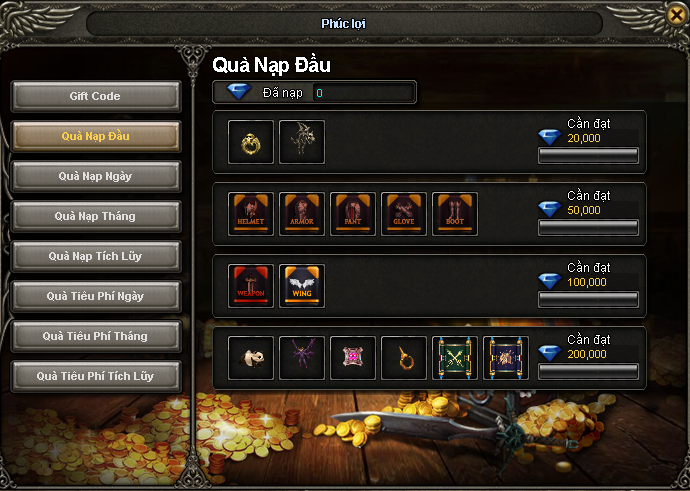Open the Quà Nạp Tháng tab

[x=96, y=216]
